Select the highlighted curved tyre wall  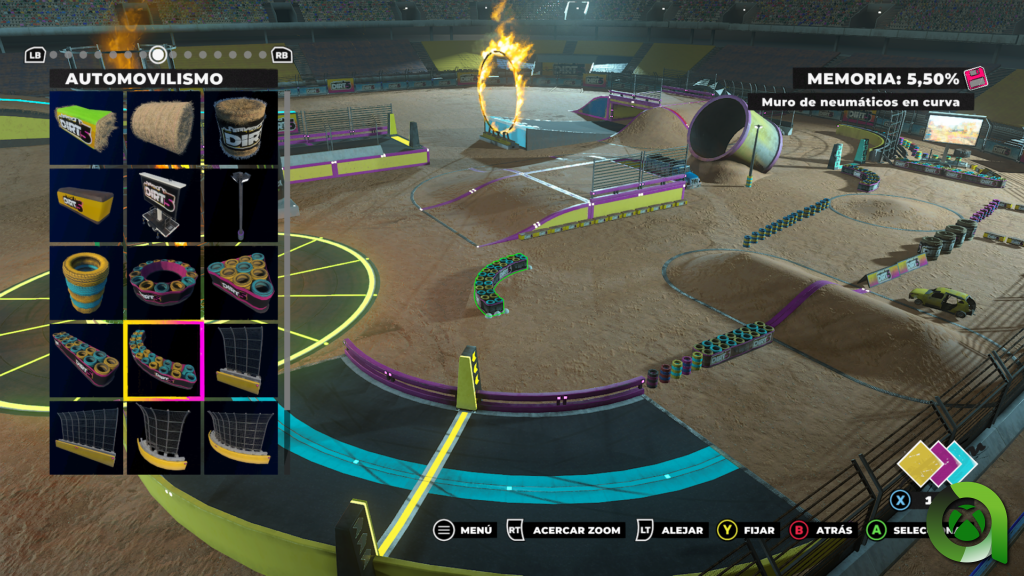point(164,358)
